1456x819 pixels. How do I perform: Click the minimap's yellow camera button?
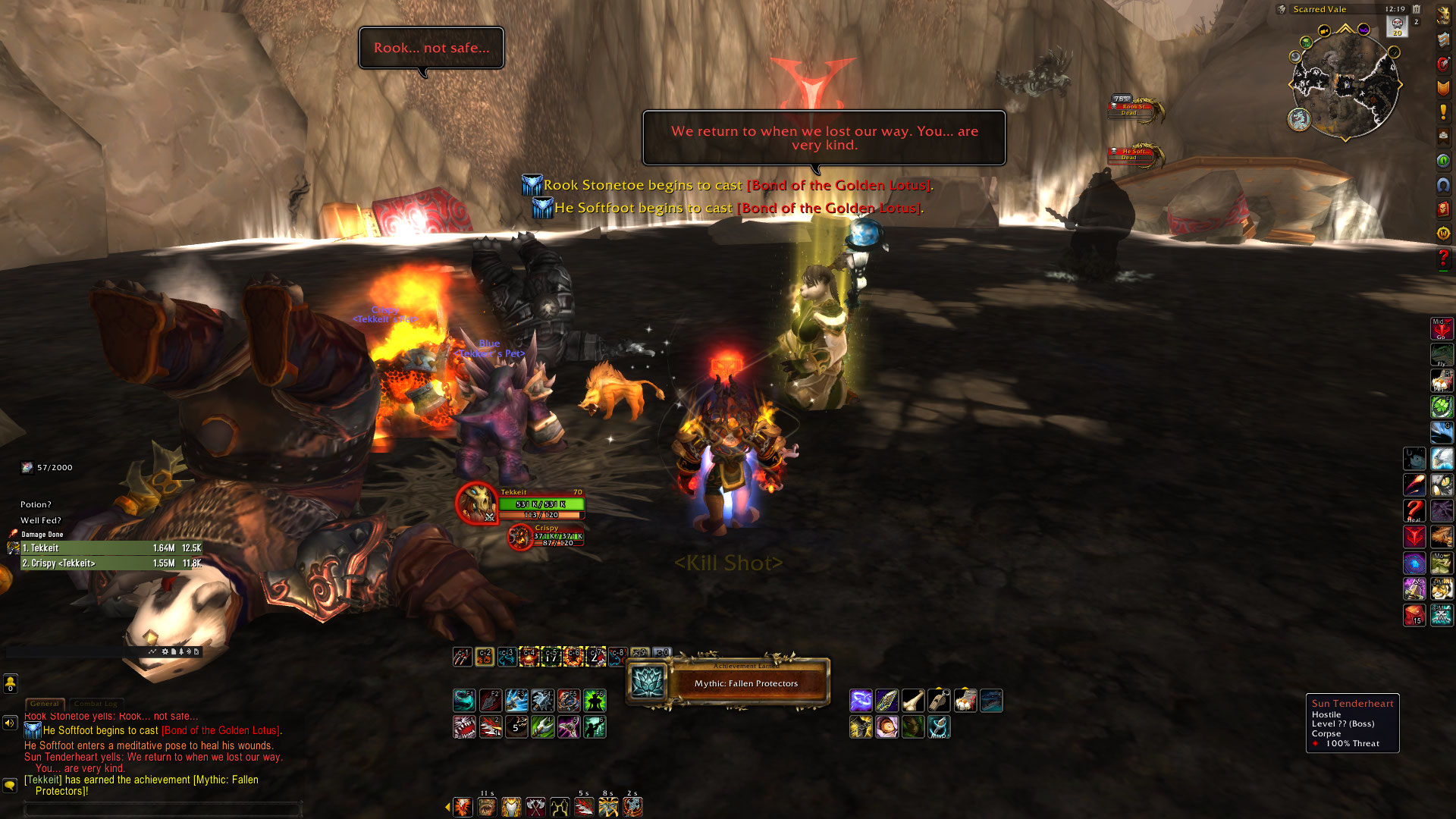point(1324,31)
